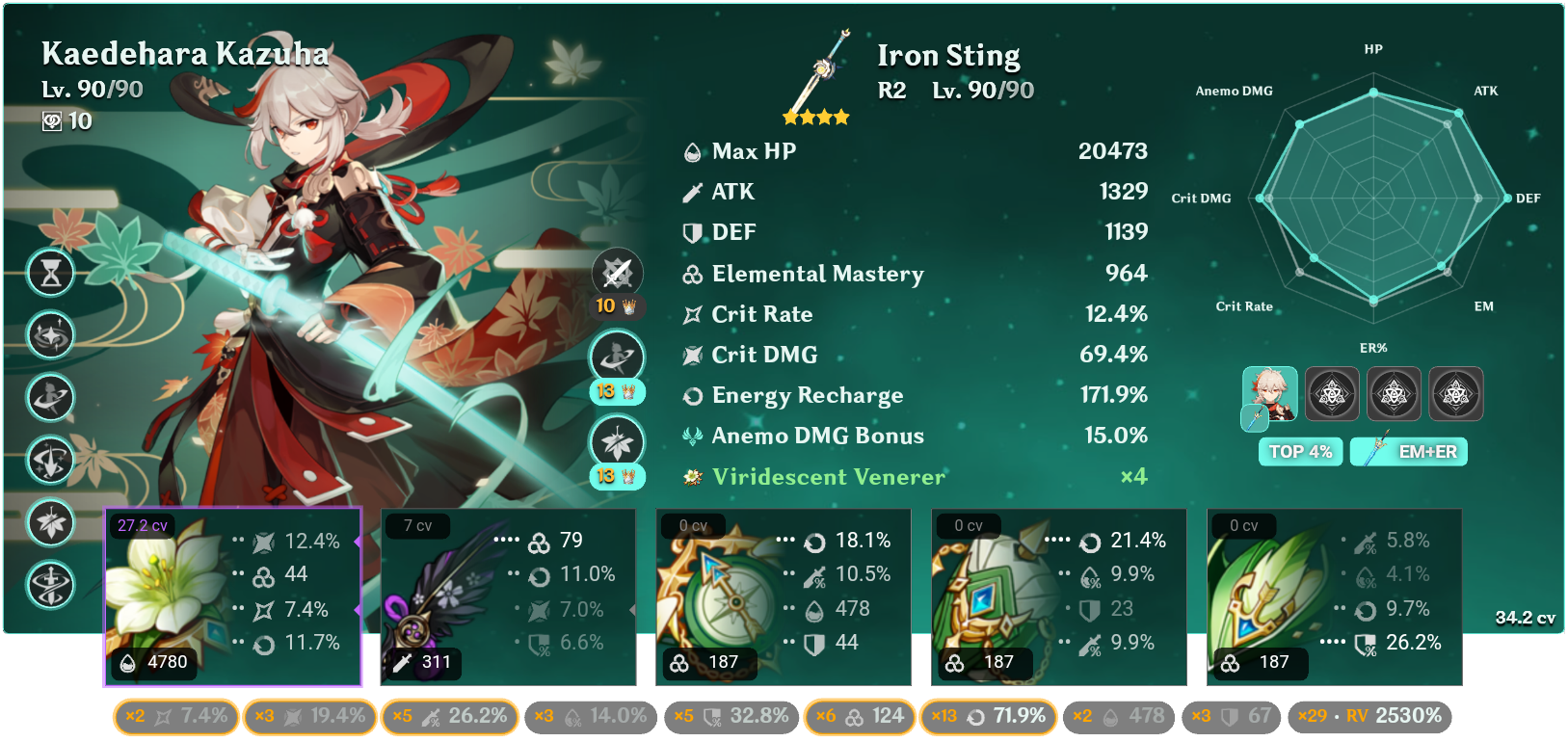1568x742 pixels.
Task: Click the Viridescent Venerer set flower icon
Action: (693, 476)
